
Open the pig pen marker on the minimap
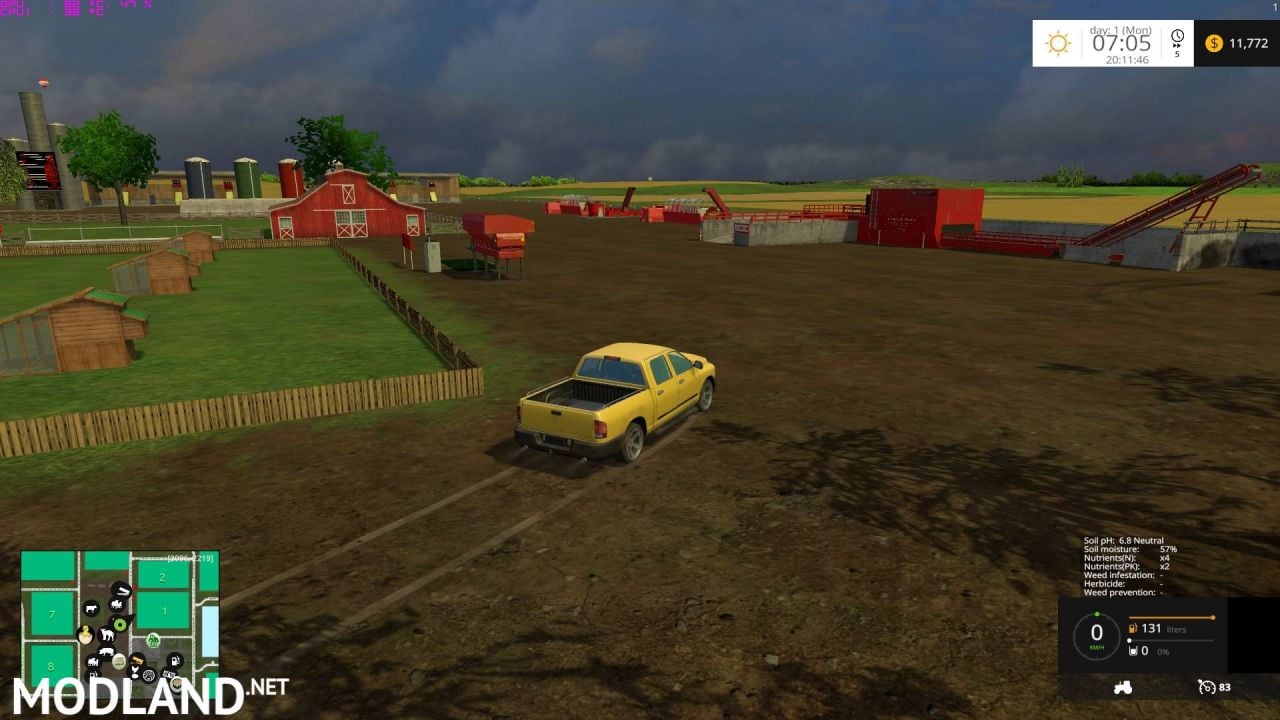[106, 650]
